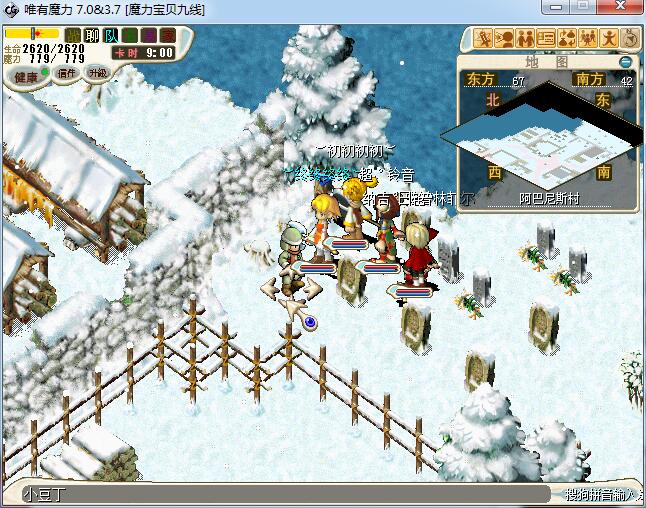Image resolution: width=646 pixels, height=508 pixels.
Task: Click the dancing figure action icon
Action: pos(609,39)
